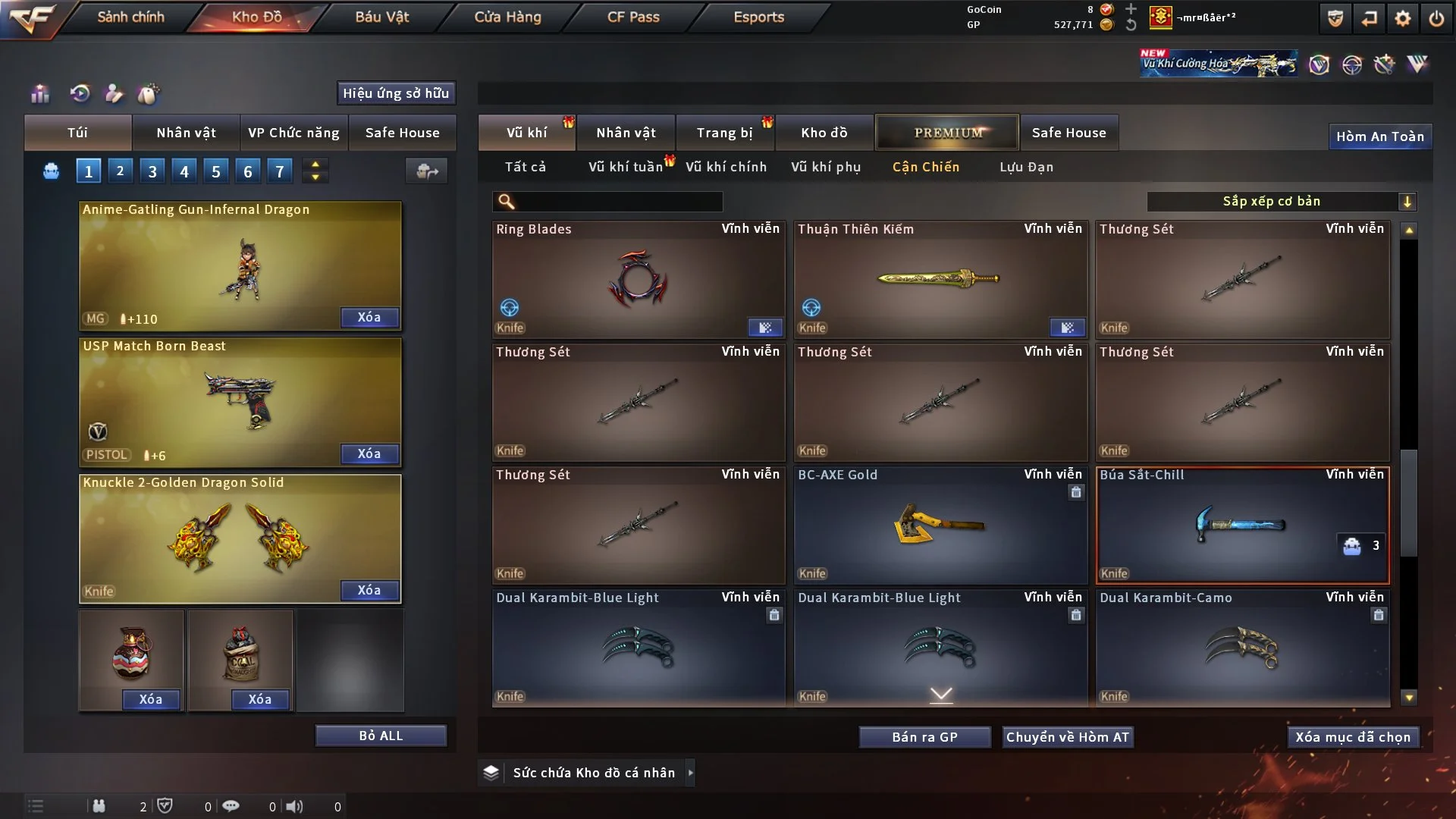Focus the inventory search box
Screen dimensions: 1456x819
(618, 201)
